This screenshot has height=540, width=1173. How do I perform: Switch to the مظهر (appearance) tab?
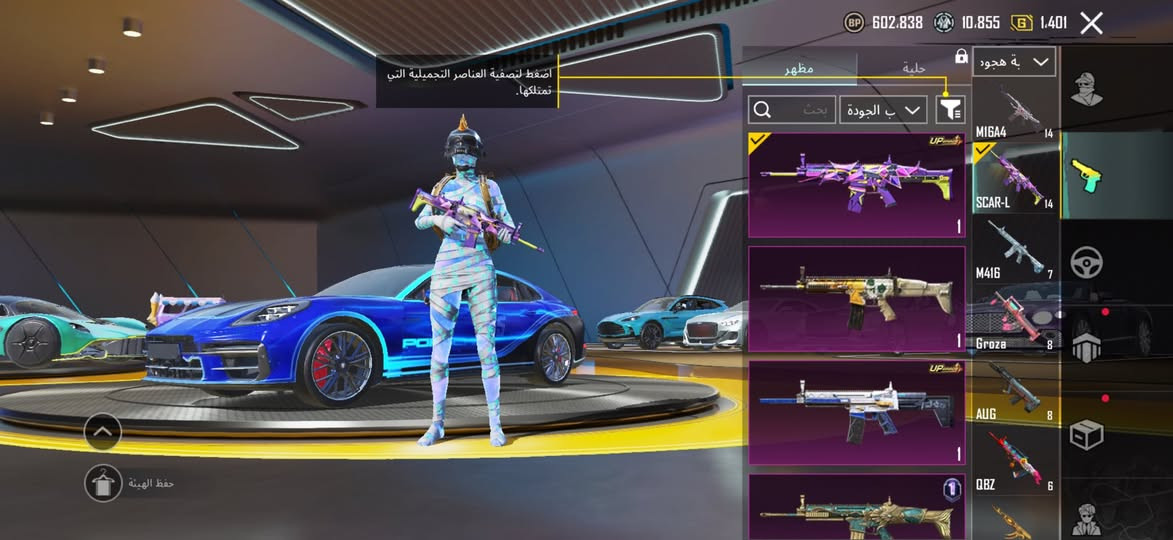click(799, 68)
